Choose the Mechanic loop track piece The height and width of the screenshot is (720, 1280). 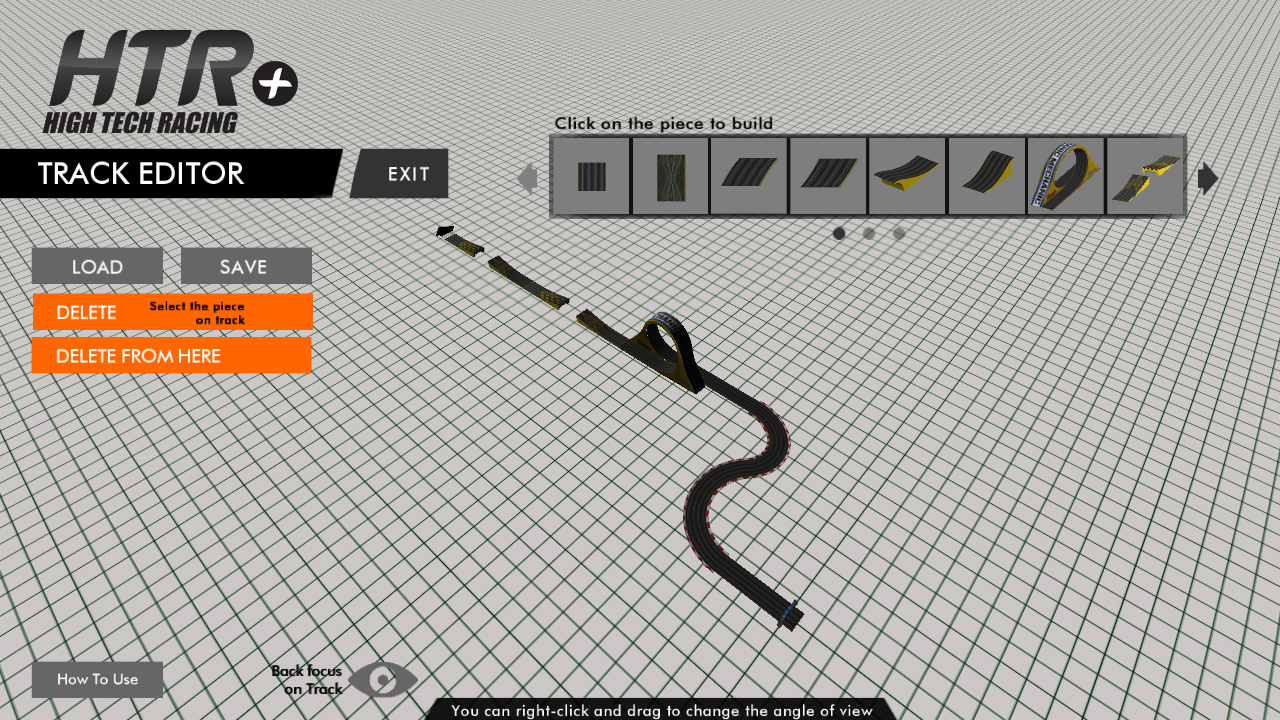pyautogui.click(x=1064, y=176)
